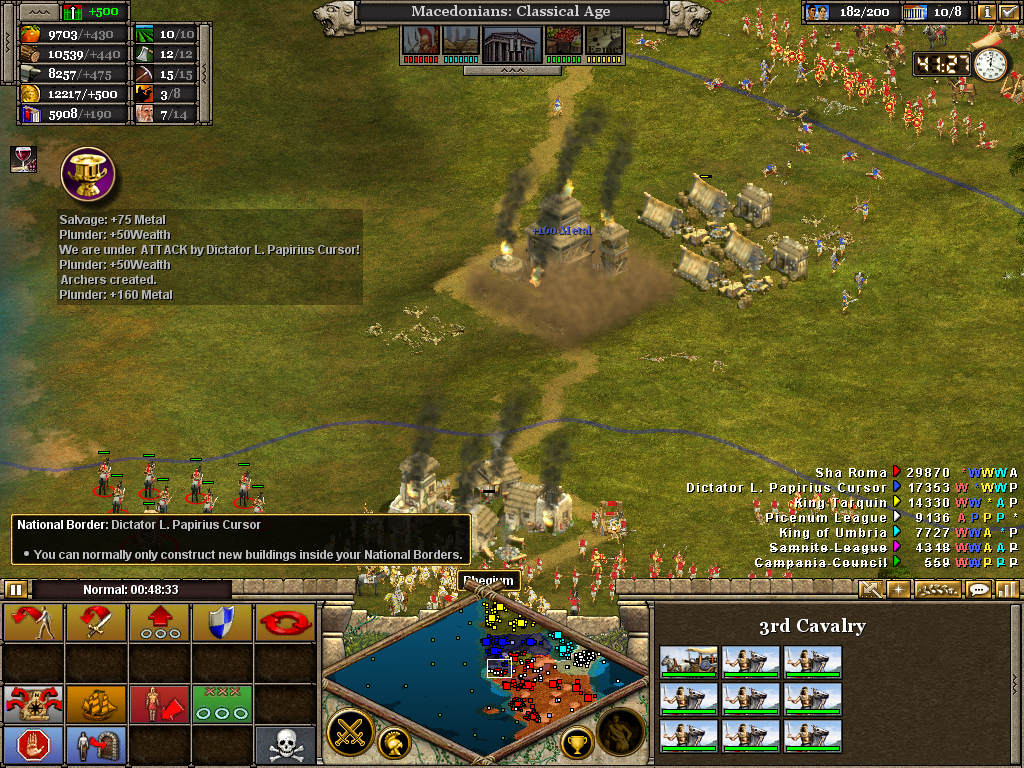Click the checkmark objectives button

click(x=1008, y=13)
